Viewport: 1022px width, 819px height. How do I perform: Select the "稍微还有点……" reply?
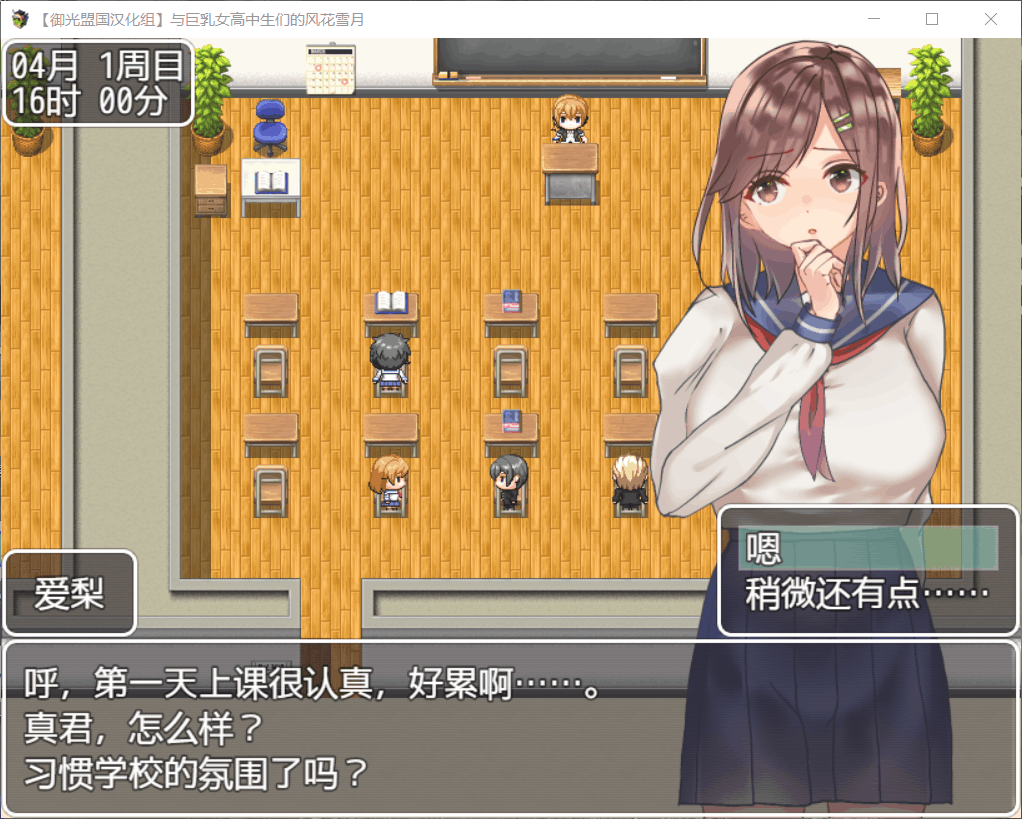(x=868, y=595)
